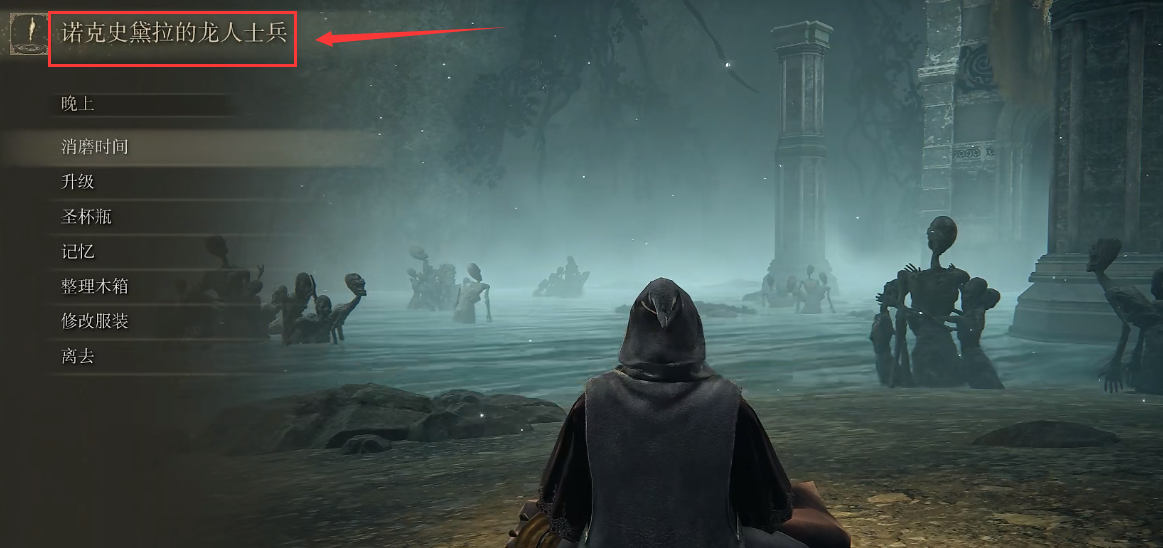
Task: Open 记忆 to memorize spells
Action: click(x=78, y=252)
